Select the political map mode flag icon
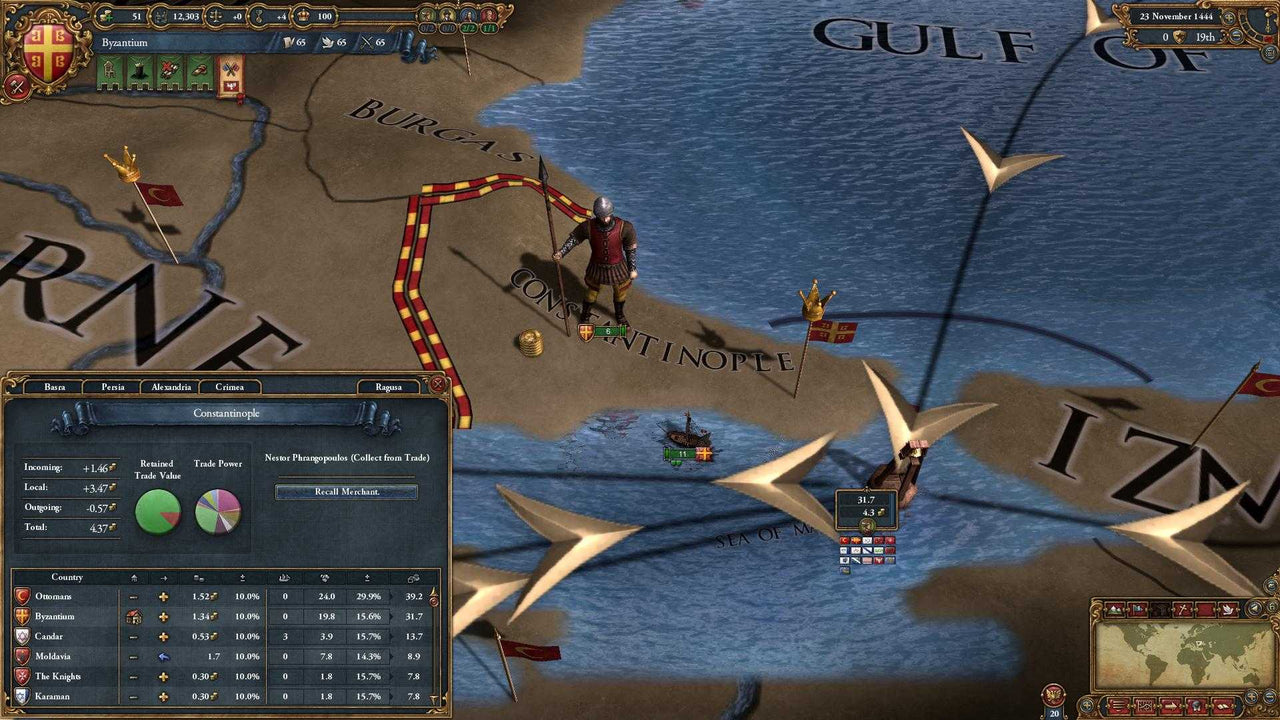The image size is (1280, 720). coord(1137,608)
